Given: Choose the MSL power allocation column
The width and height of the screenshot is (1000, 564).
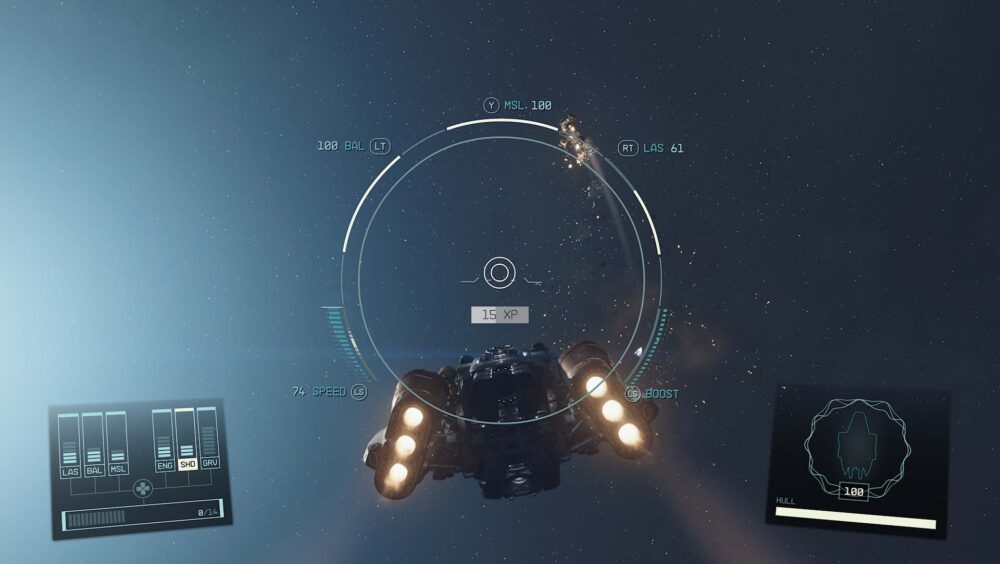Looking at the screenshot, I should (117, 445).
